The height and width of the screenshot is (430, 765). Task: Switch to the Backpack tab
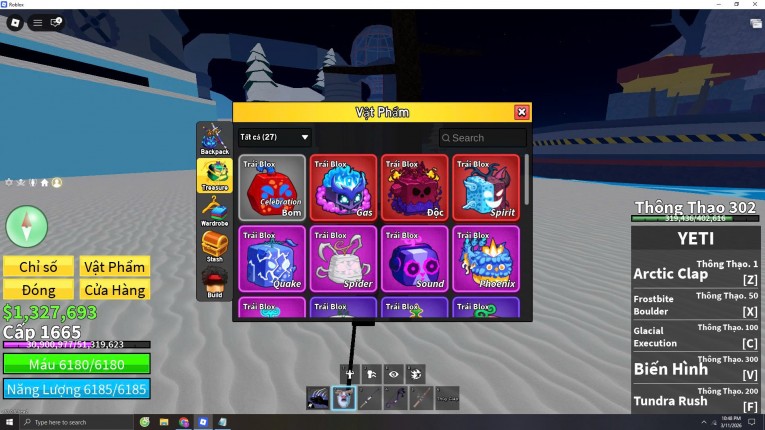214,139
